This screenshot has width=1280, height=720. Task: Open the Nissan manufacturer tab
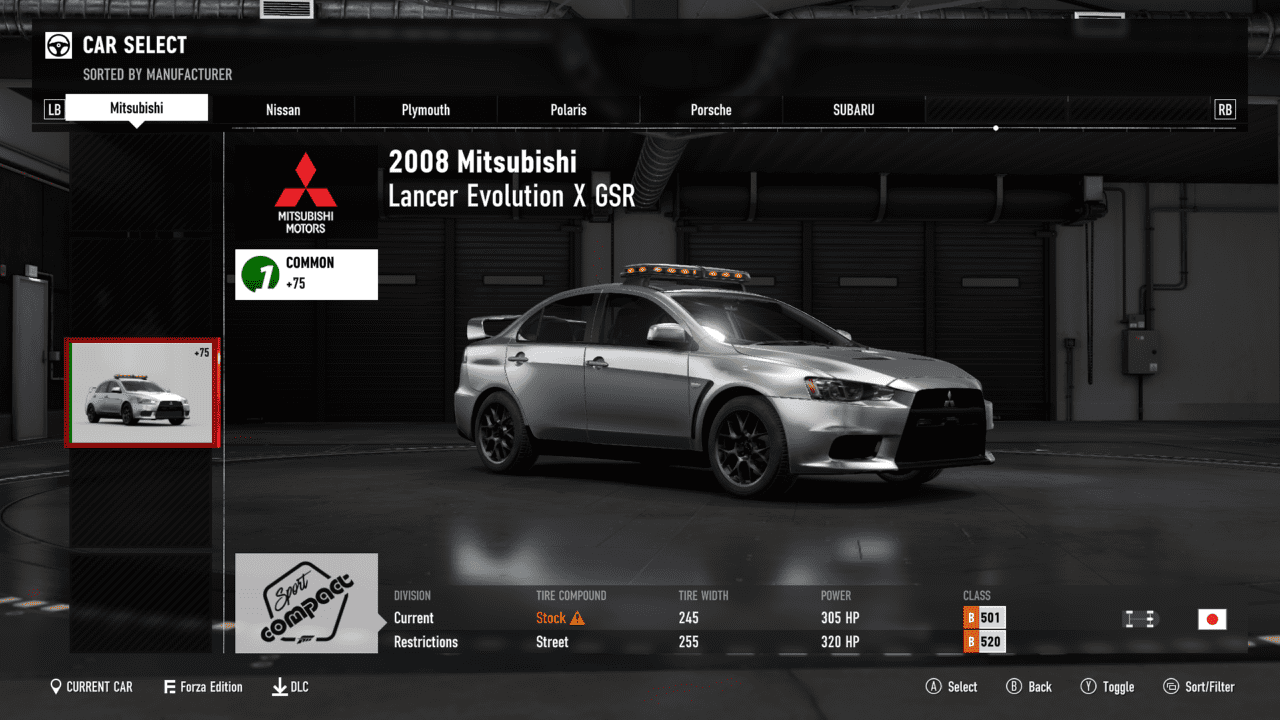point(283,110)
